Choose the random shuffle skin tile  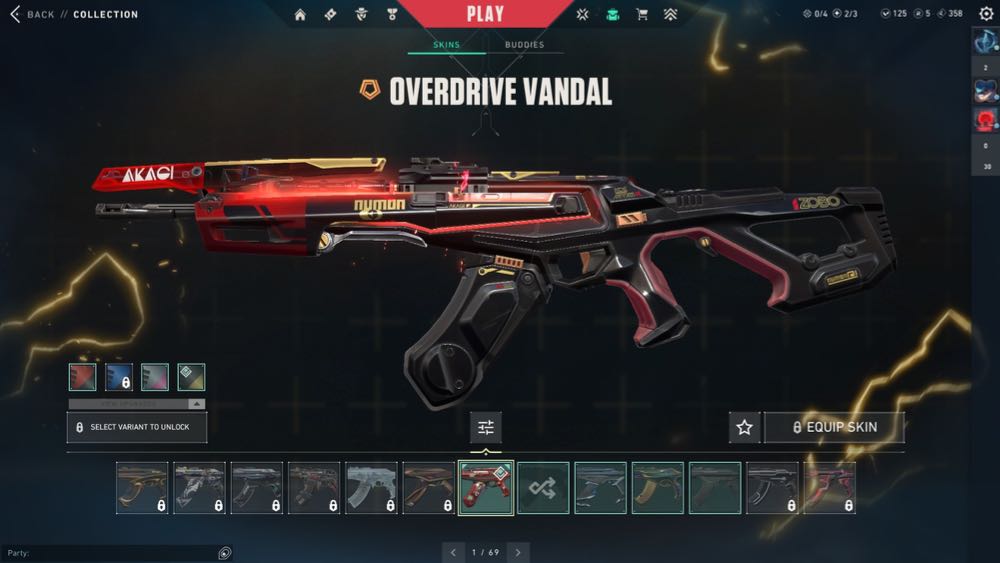tap(543, 488)
